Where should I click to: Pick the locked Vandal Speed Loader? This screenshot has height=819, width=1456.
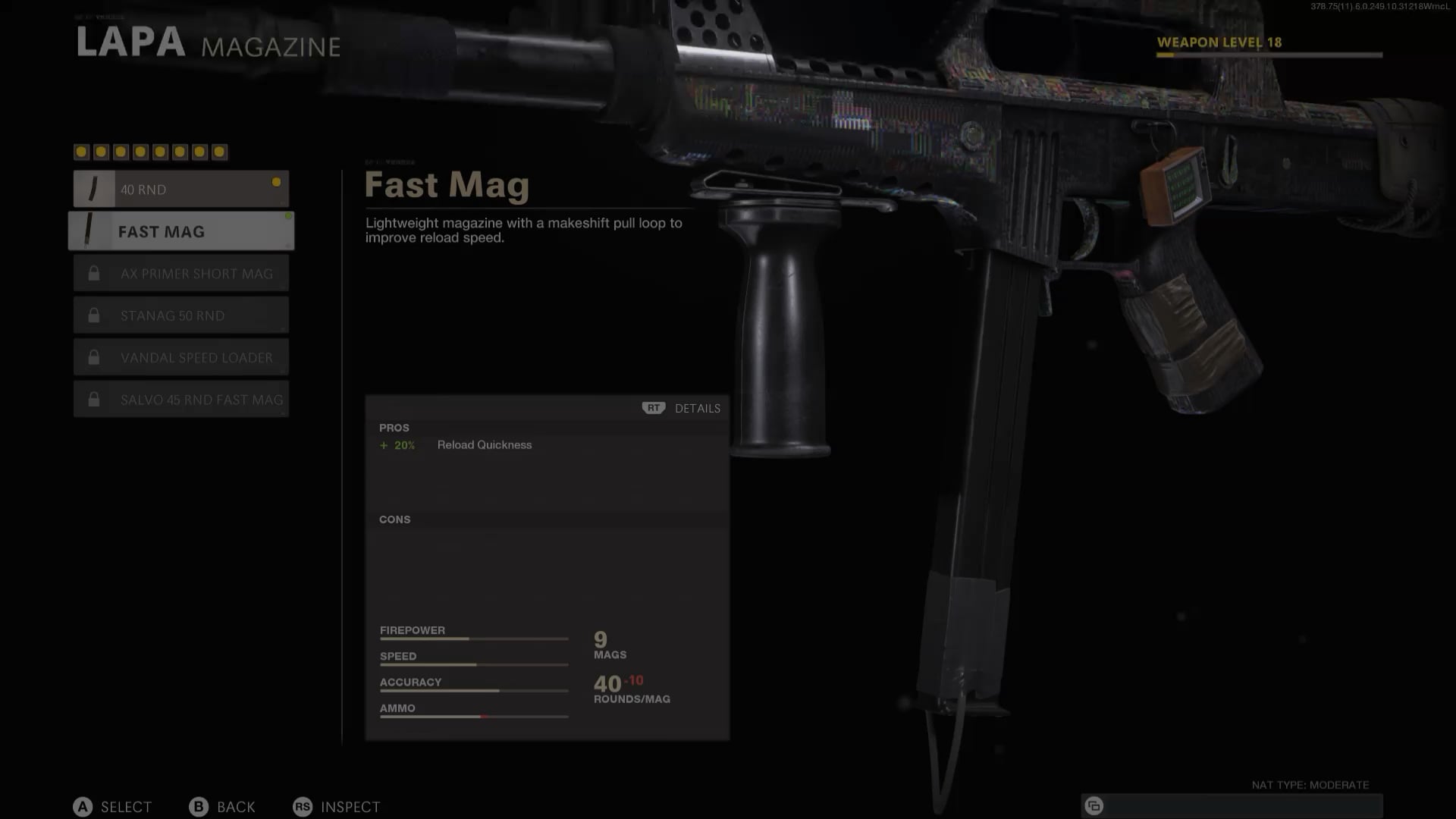pyautogui.click(x=180, y=357)
